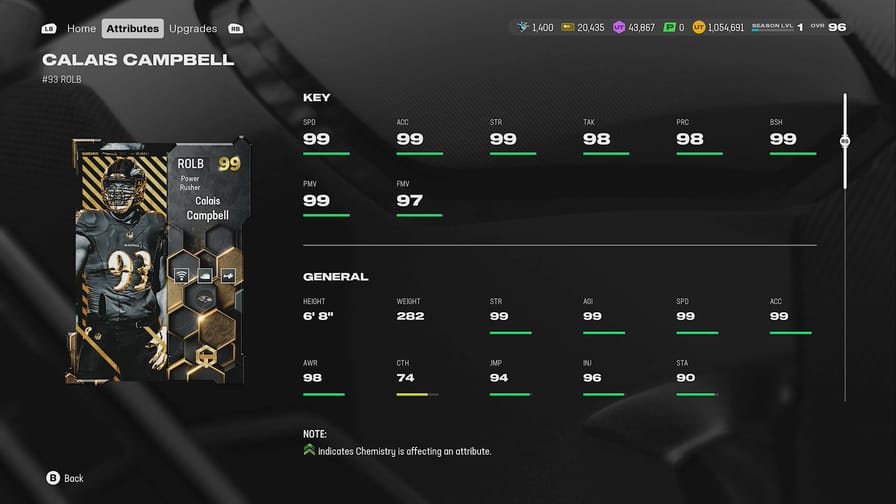896x504 pixels.
Task: Switch to the Home tab
Action: (x=81, y=28)
